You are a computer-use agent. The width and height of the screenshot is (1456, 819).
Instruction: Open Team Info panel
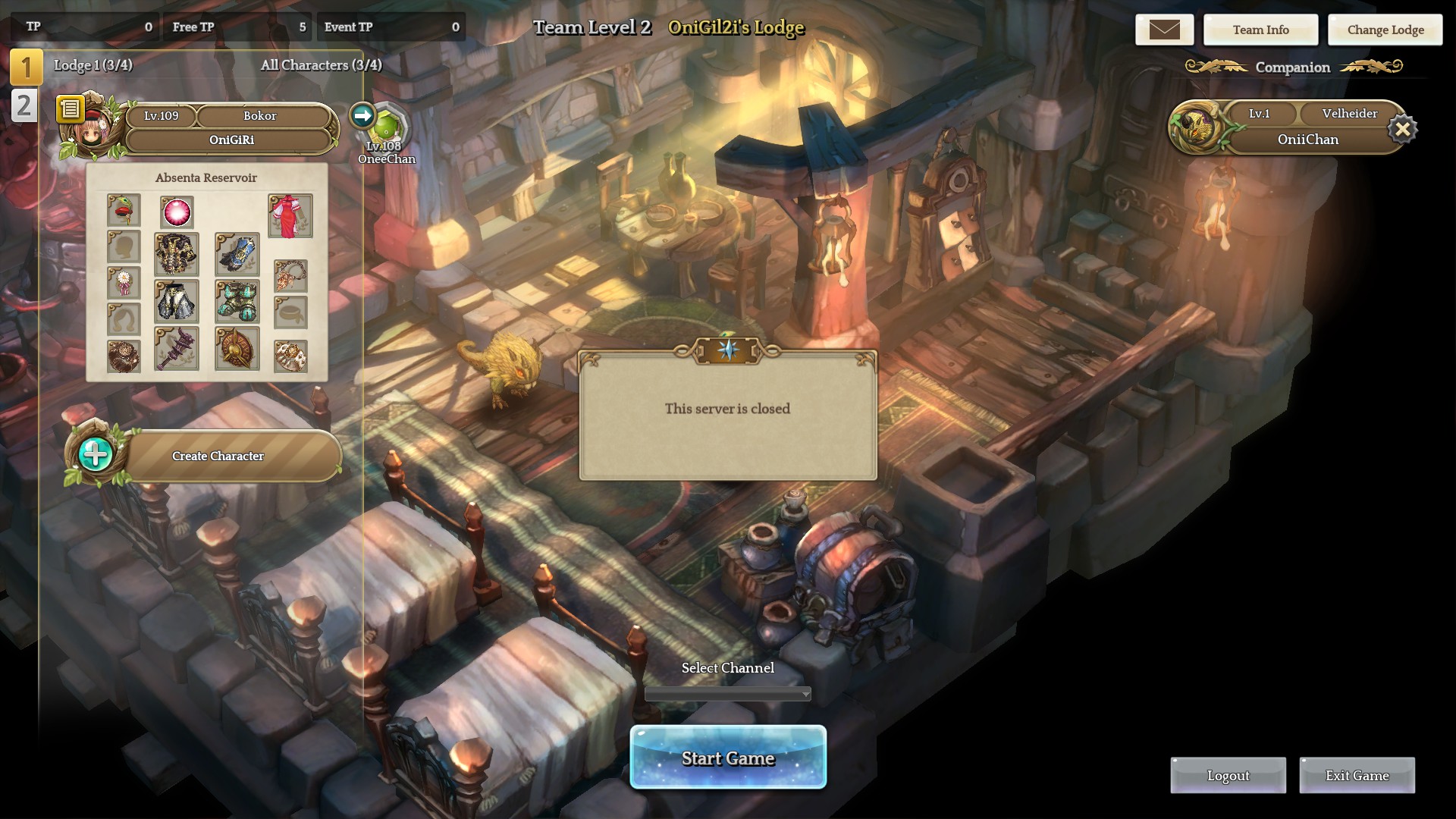pos(1260,30)
